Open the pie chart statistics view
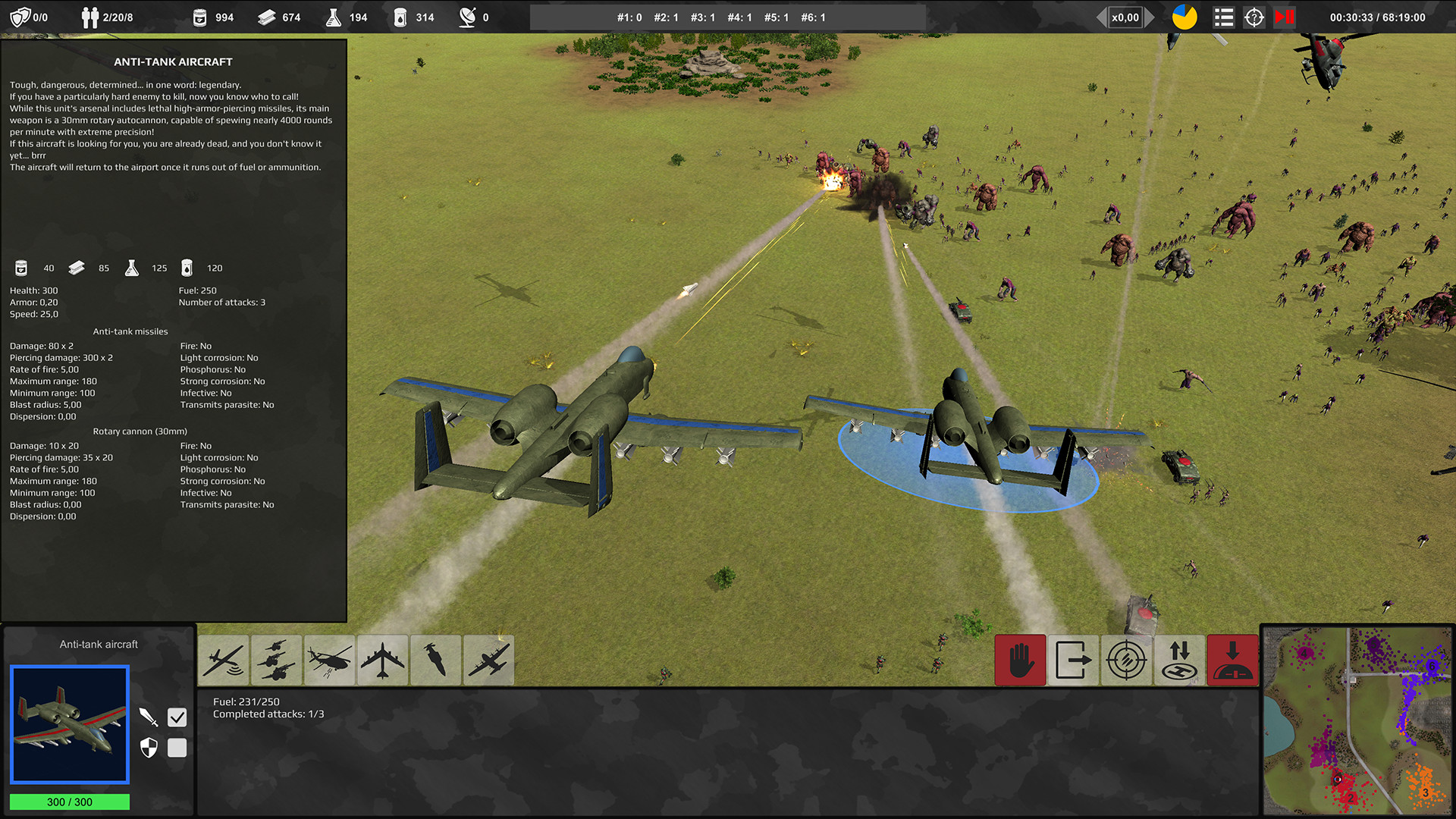The width and height of the screenshot is (1456, 819). (1185, 17)
